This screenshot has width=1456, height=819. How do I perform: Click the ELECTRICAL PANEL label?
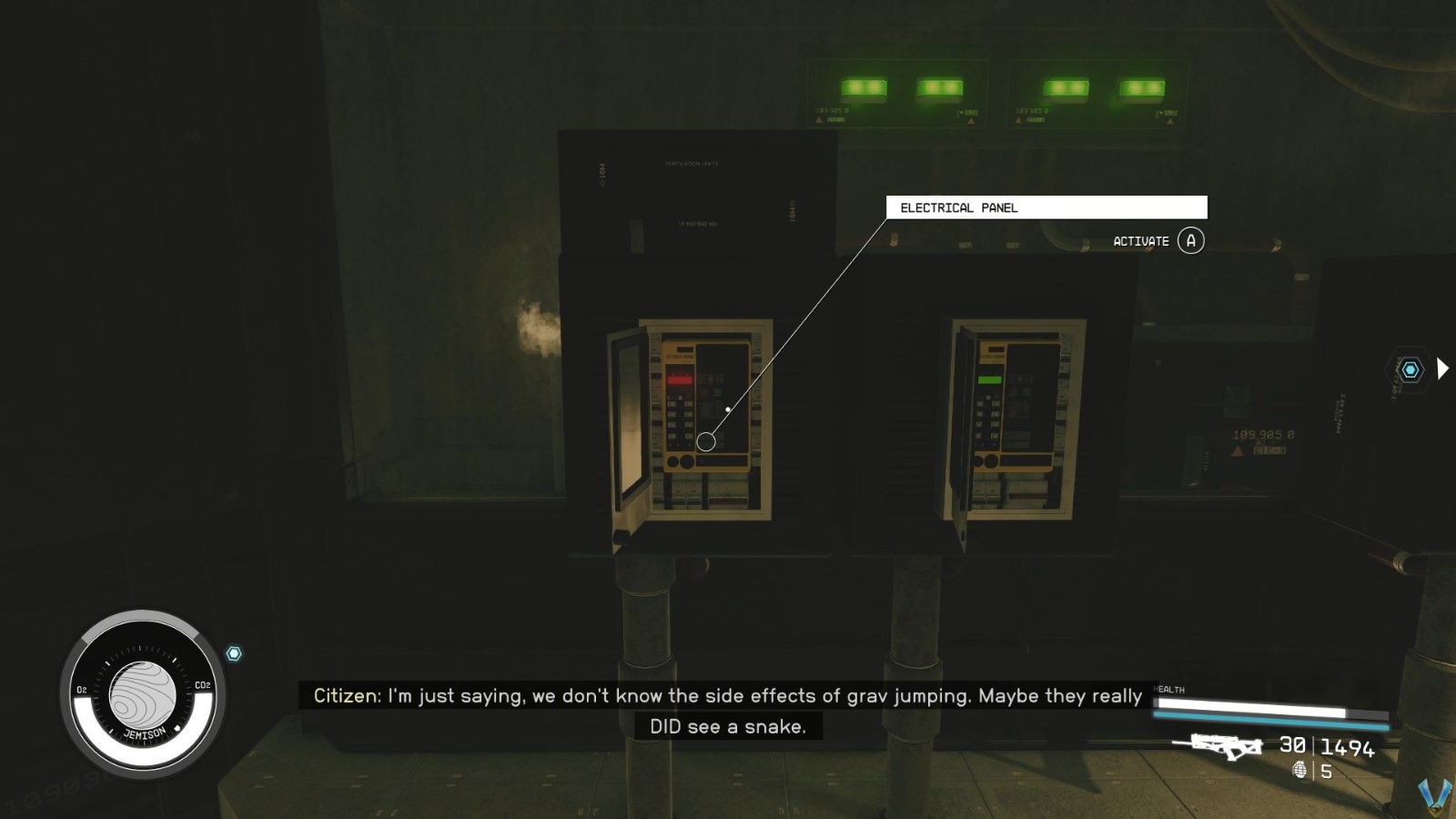click(958, 207)
